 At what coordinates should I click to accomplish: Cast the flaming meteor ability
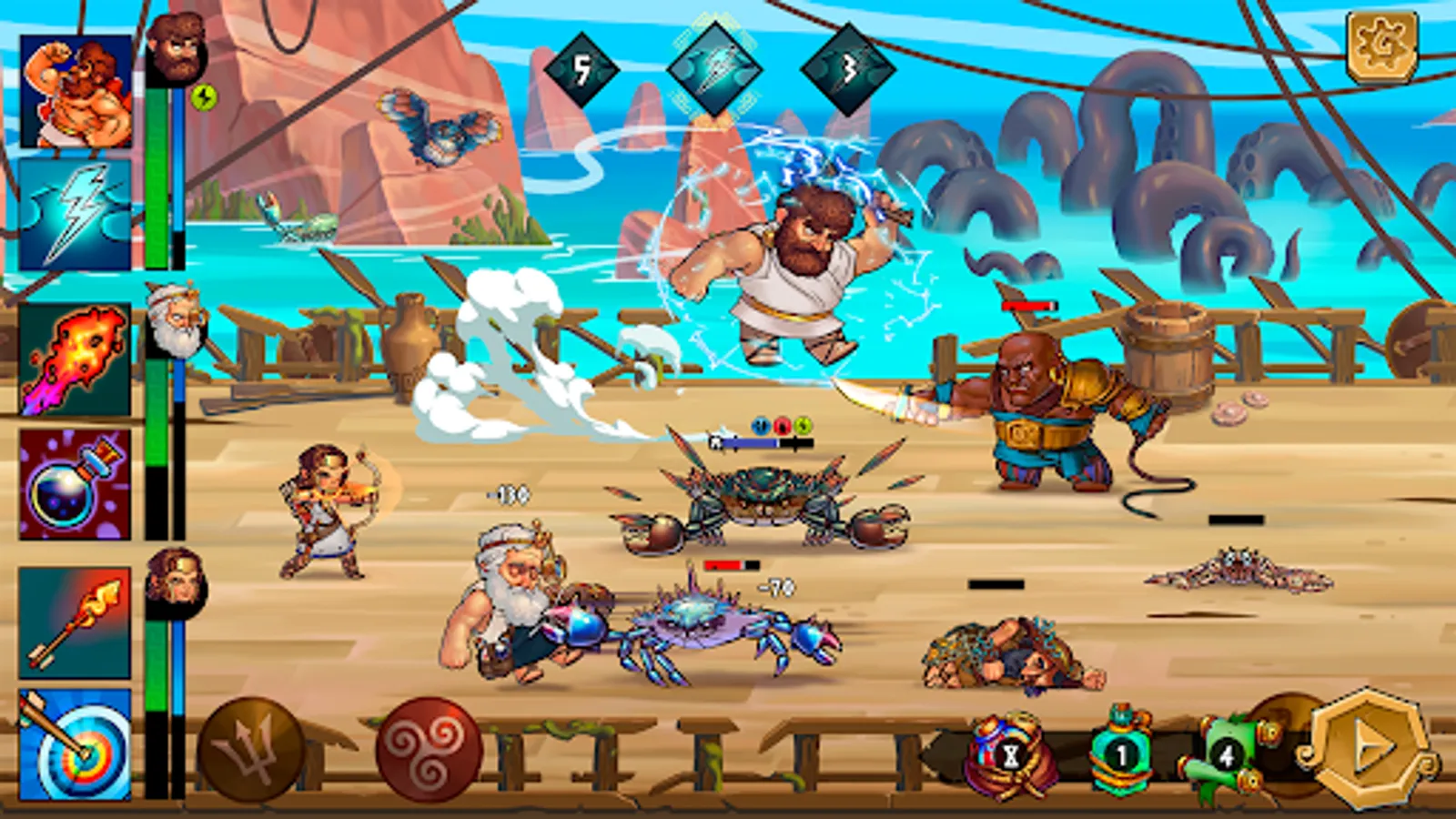pos(73,359)
